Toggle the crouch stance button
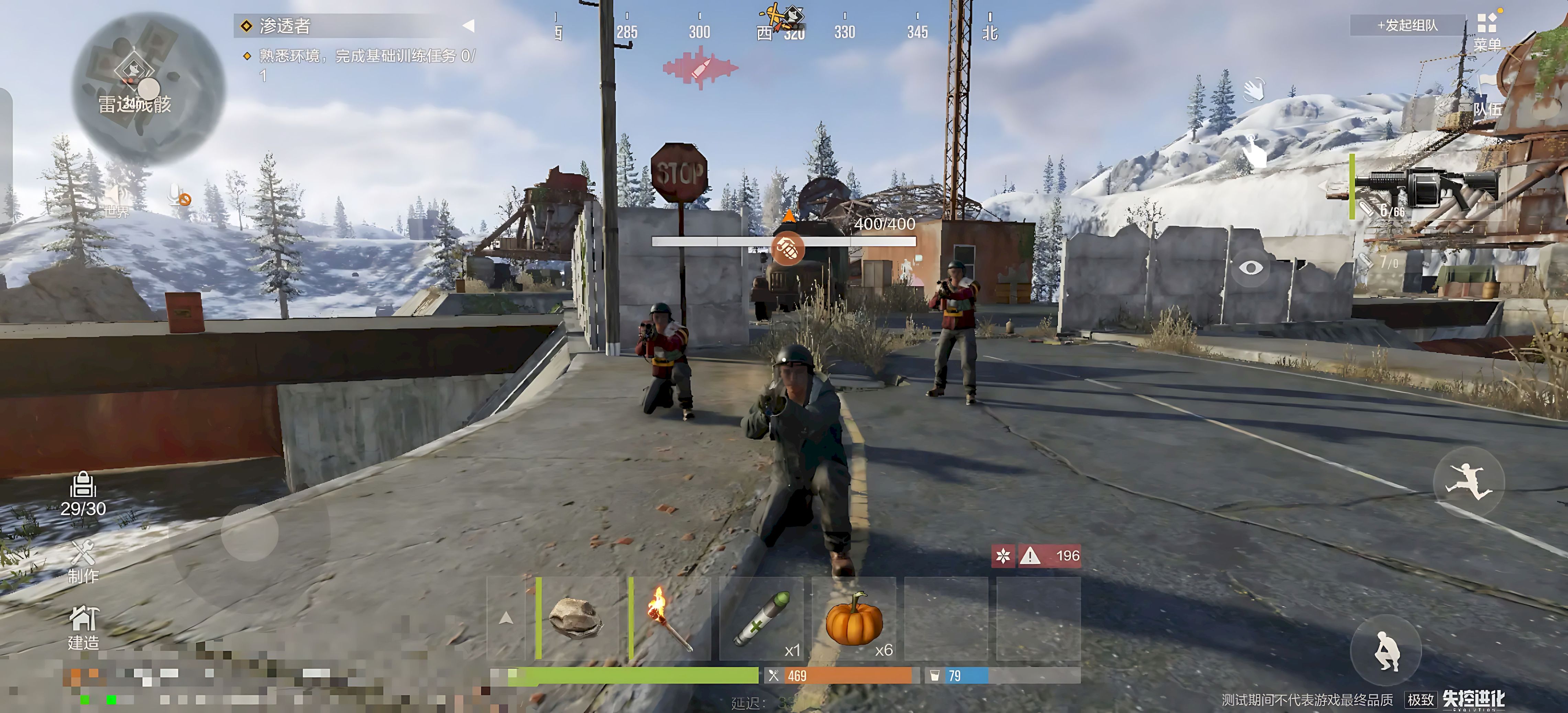This screenshot has height=713, width=1568. [x=1387, y=650]
